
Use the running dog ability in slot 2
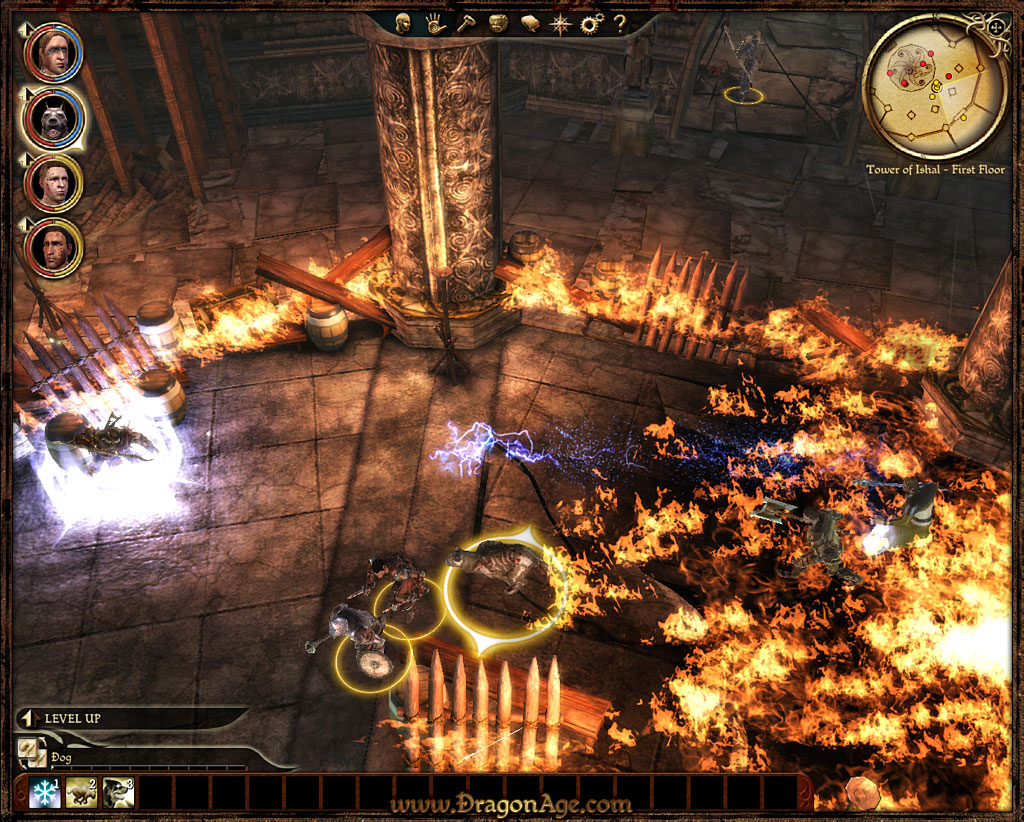click(81, 793)
